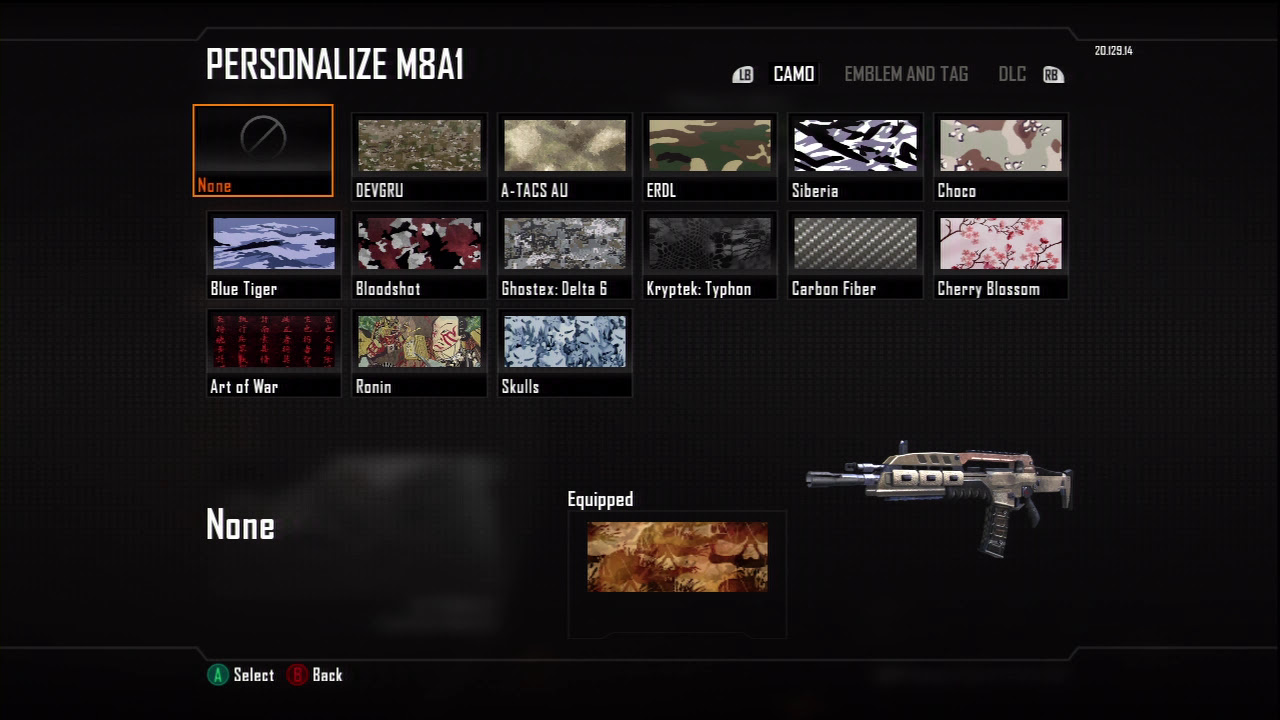Apply the Cherry Blossom camo
This screenshot has width=1280, height=720.
coord(1000,254)
